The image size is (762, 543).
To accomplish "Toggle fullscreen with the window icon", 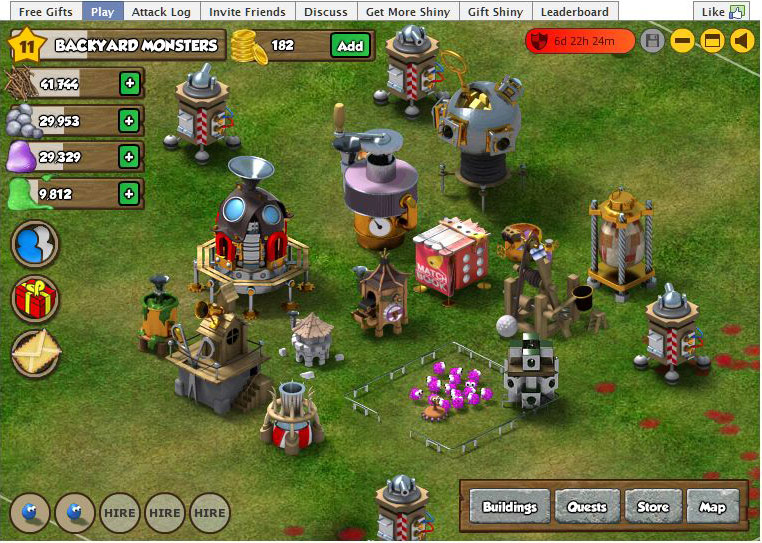I will [x=711, y=41].
